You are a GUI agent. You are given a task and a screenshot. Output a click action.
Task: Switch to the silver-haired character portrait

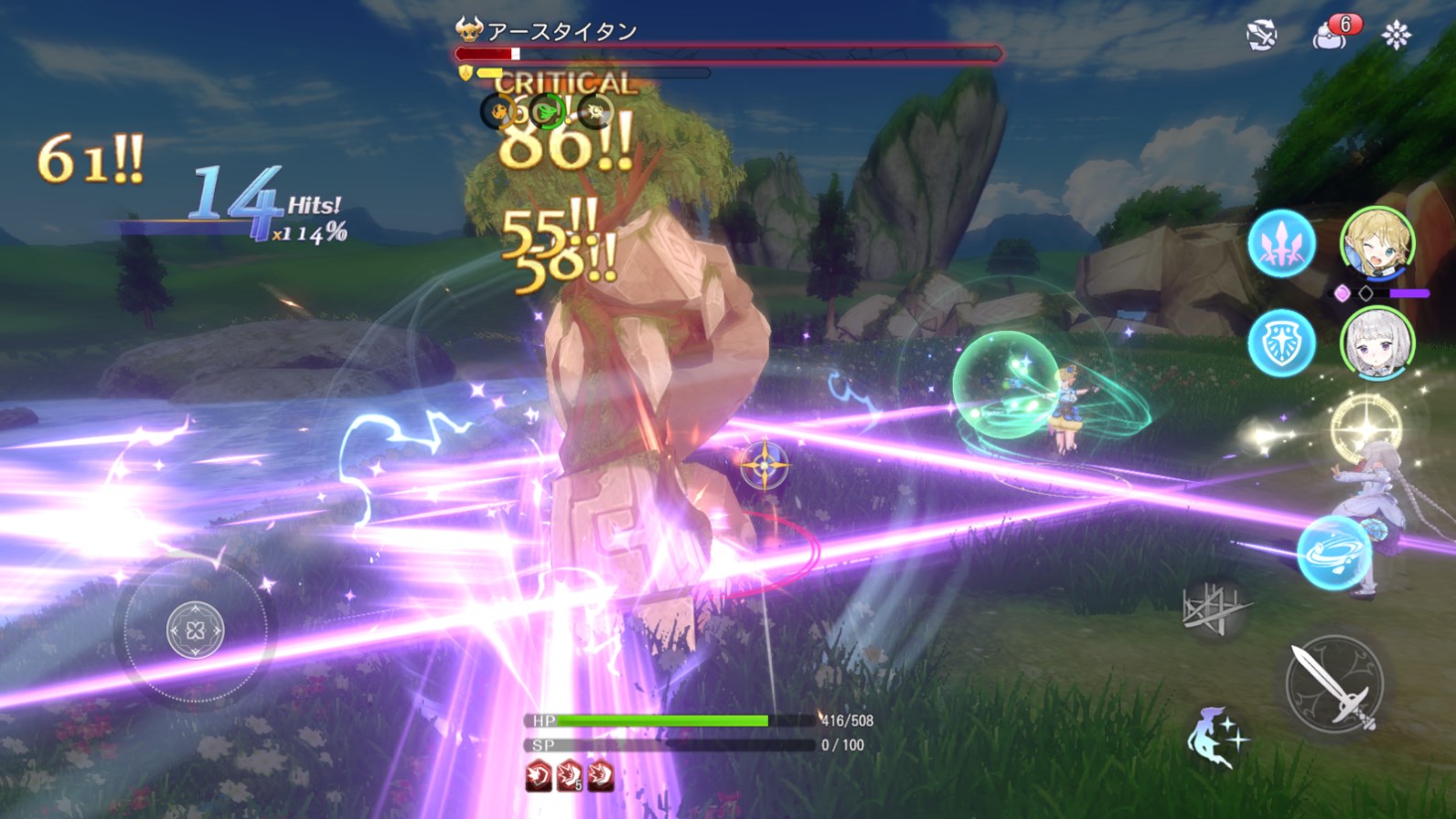[x=1377, y=344]
